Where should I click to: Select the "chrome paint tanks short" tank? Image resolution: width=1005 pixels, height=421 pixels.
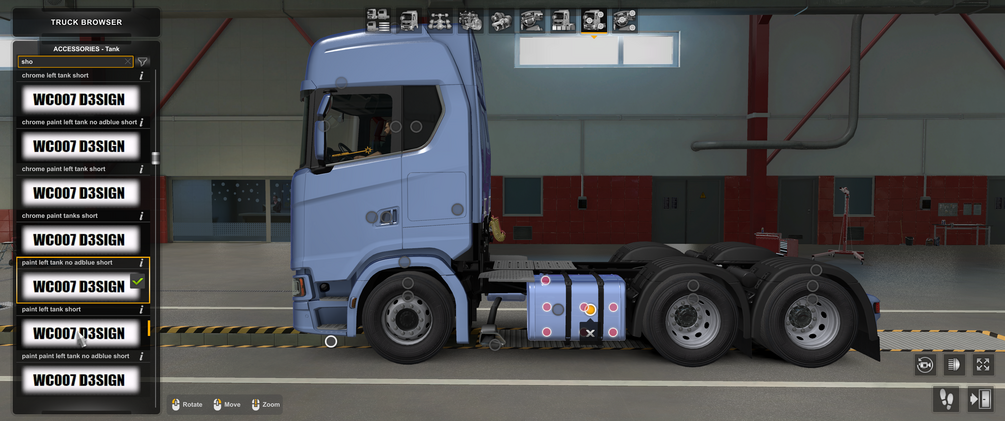[79, 239]
